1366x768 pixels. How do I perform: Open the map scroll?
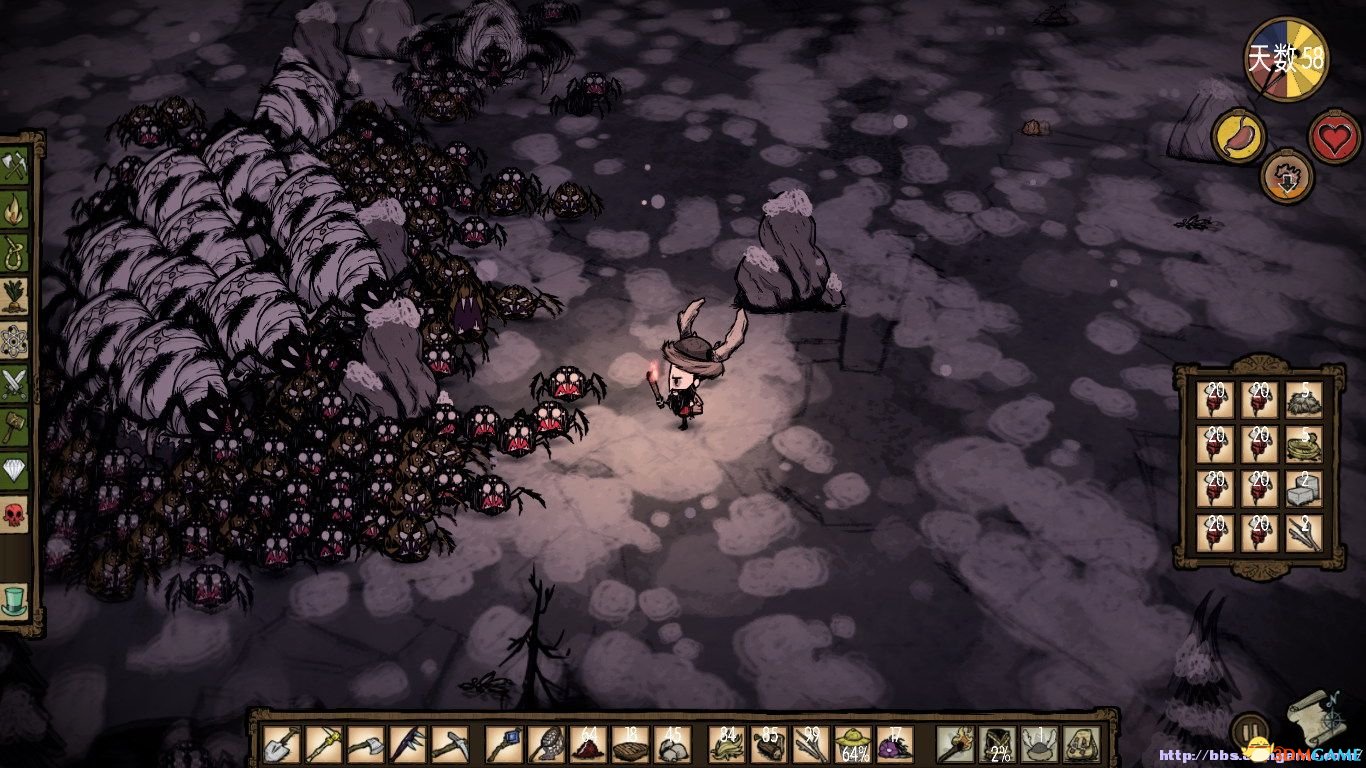[1312, 716]
